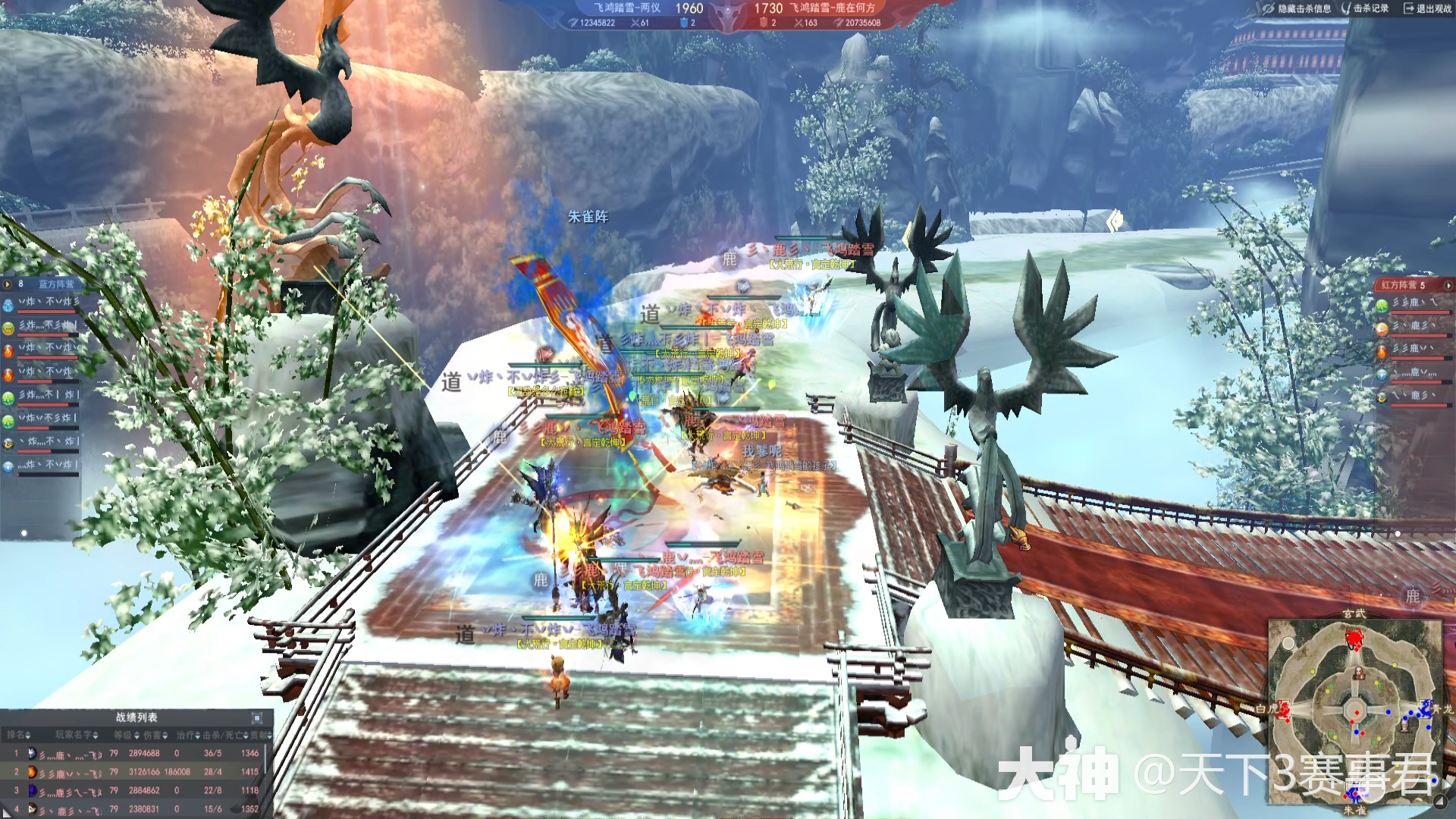This screenshot has width=1456, height=819.
Task: Select the rank 1 scoreboard row
Action: tap(136, 754)
